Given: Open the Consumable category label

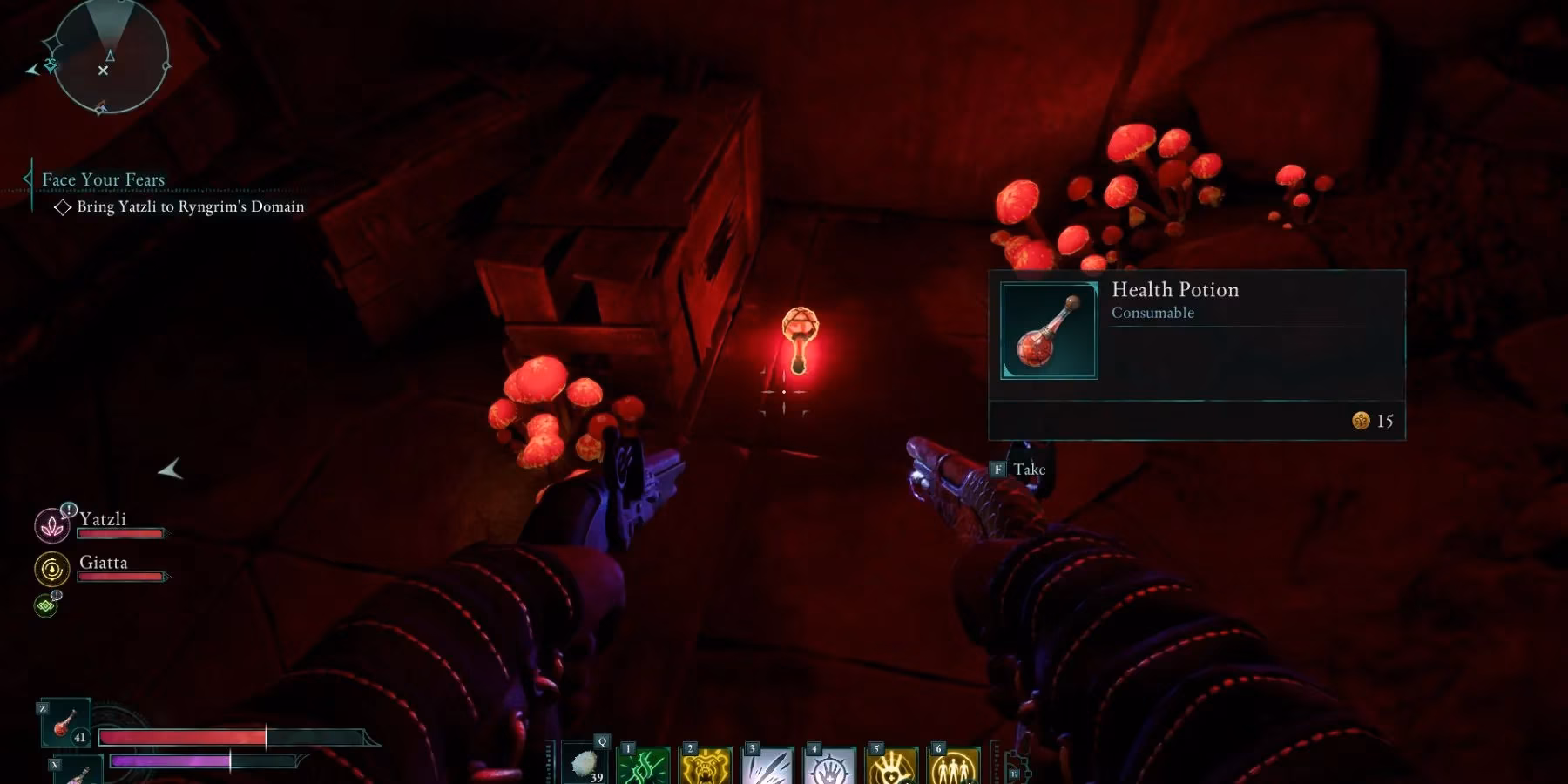Looking at the screenshot, I should pos(1152,313).
